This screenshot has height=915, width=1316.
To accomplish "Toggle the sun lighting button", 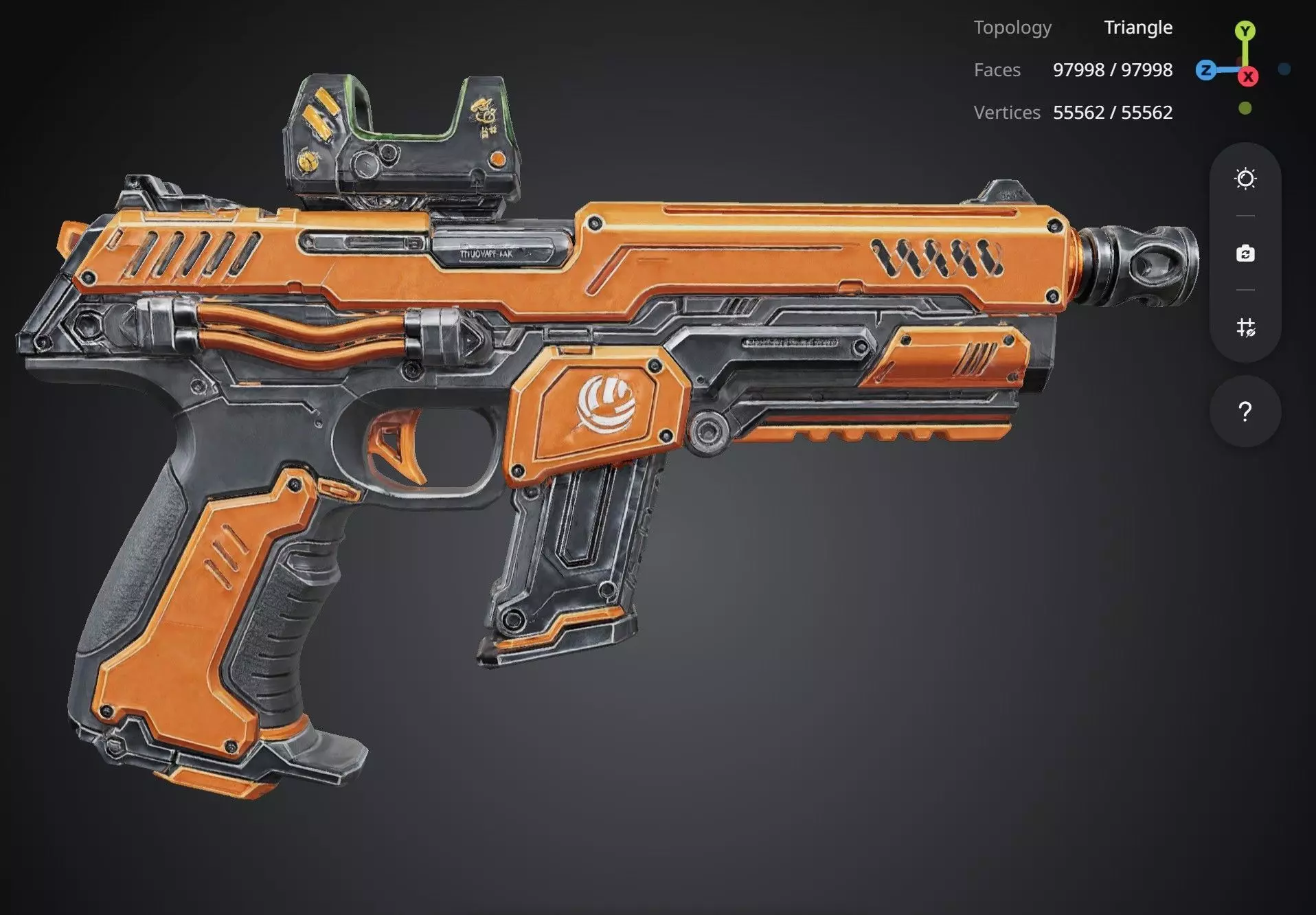I will coord(1245,179).
